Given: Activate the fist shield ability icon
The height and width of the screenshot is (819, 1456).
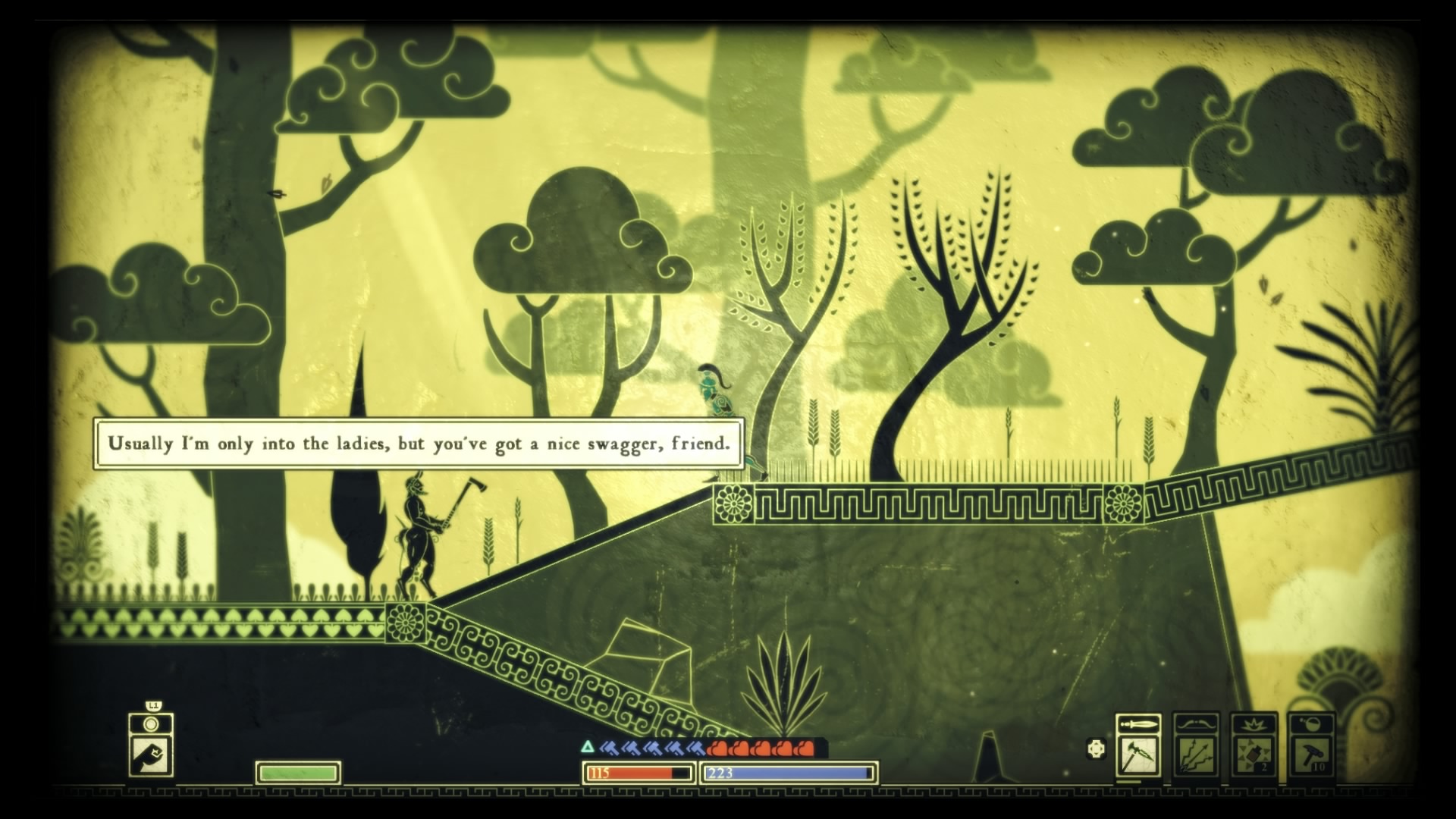Looking at the screenshot, I should click(151, 754).
